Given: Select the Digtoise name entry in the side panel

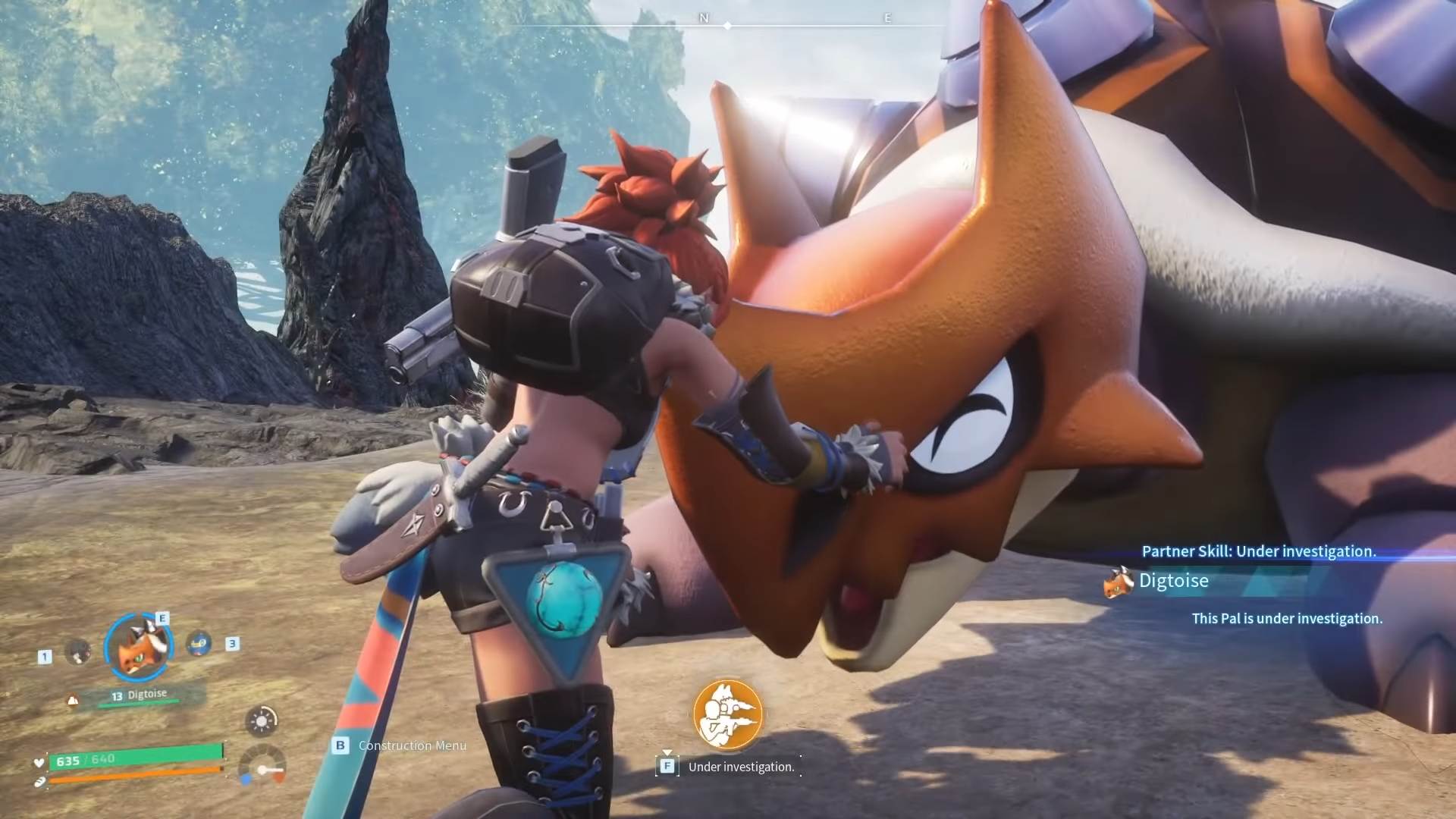Looking at the screenshot, I should pos(1173,581).
